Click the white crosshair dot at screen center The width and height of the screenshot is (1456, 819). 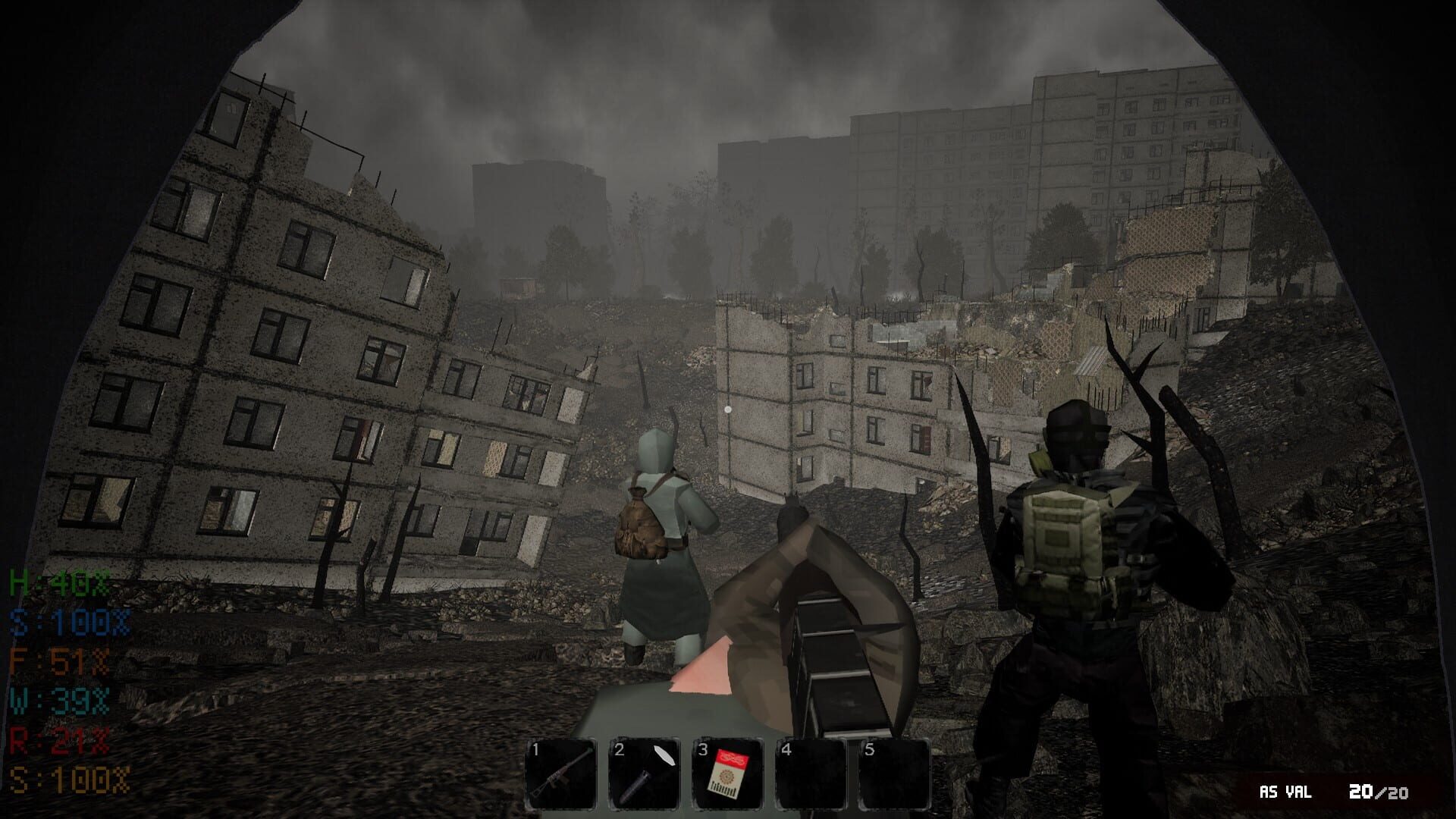730,409
